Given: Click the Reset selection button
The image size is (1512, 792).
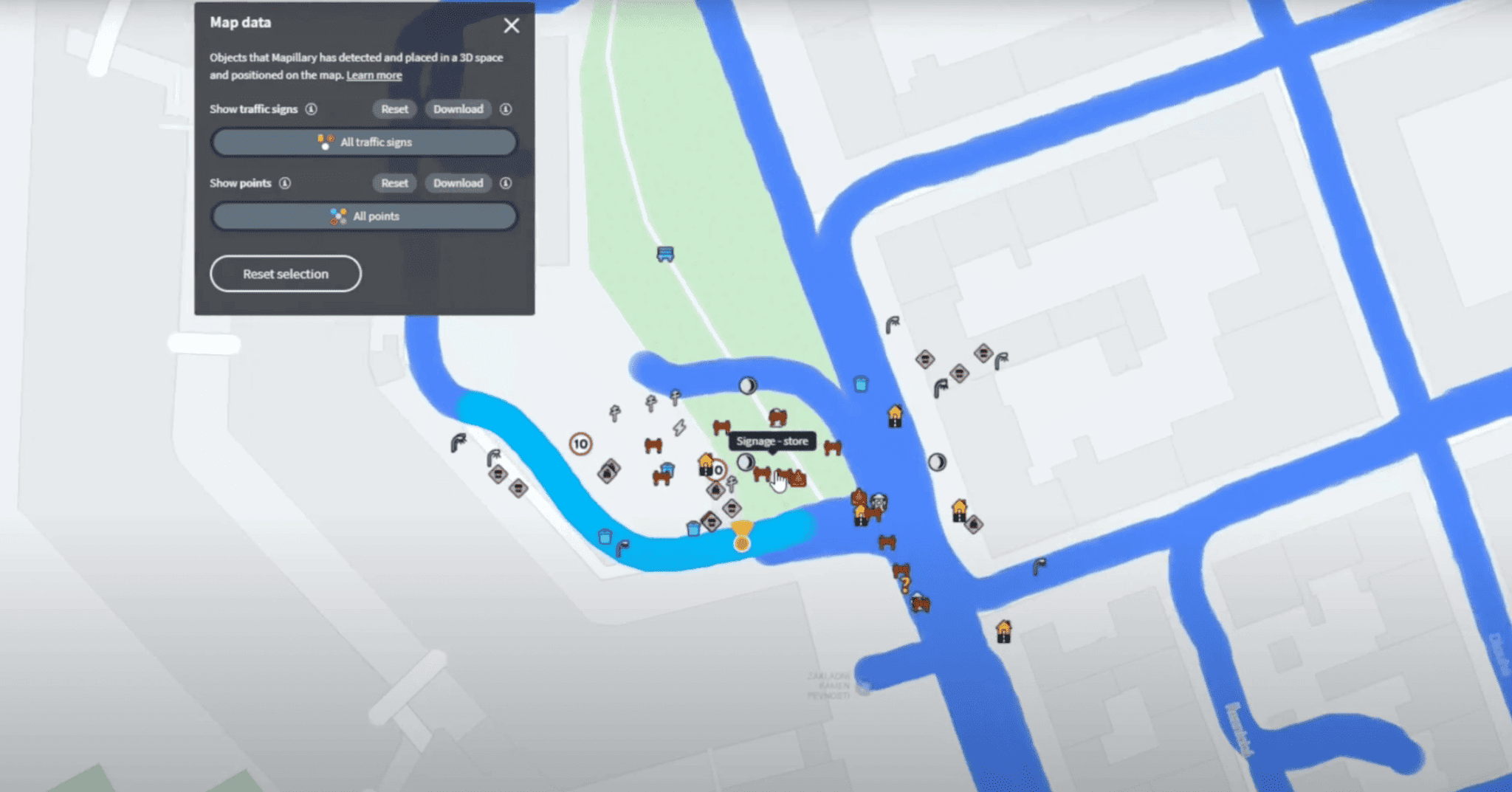Looking at the screenshot, I should (x=286, y=273).
